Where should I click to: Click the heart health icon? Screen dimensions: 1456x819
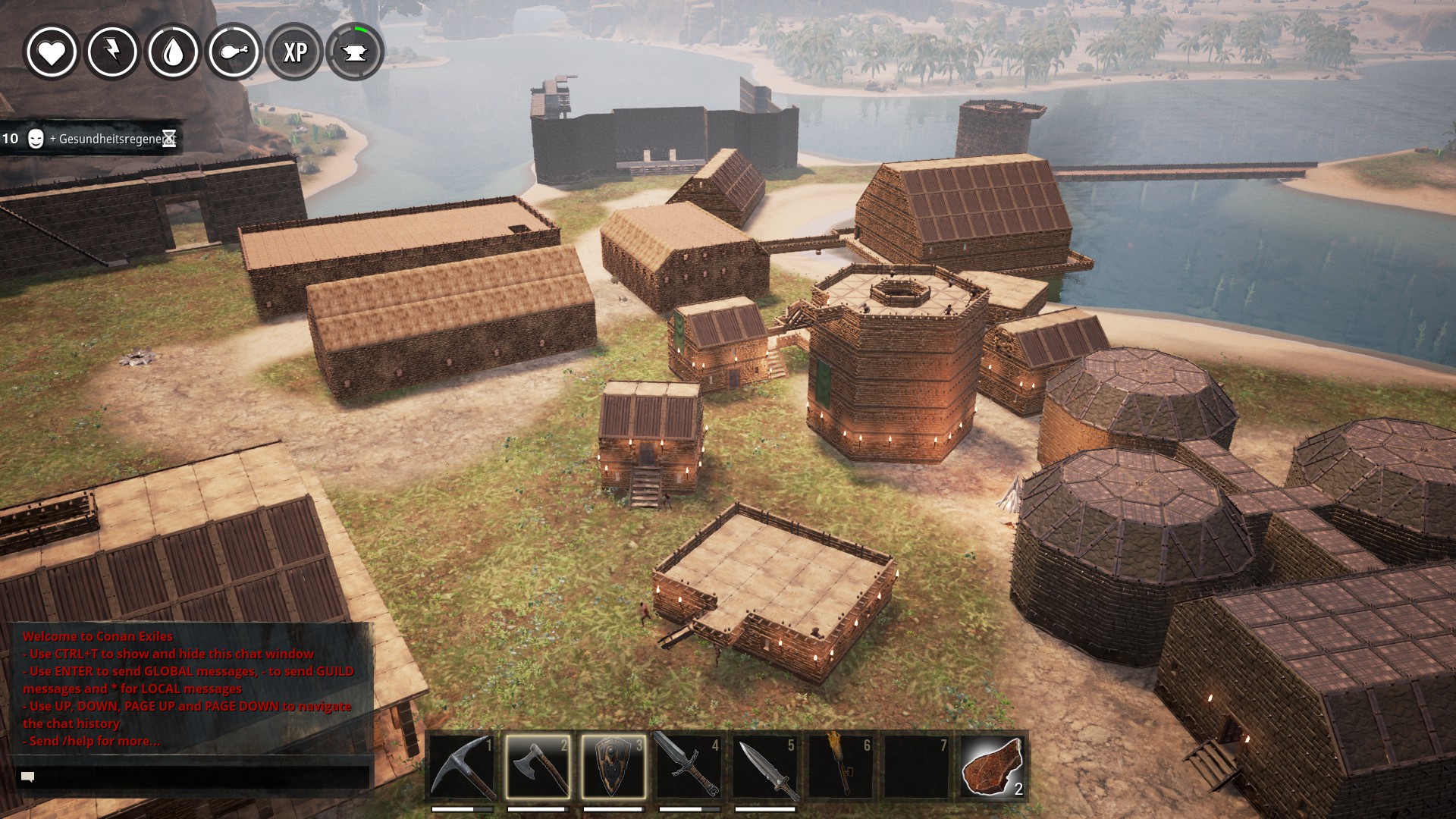(52, 52)
